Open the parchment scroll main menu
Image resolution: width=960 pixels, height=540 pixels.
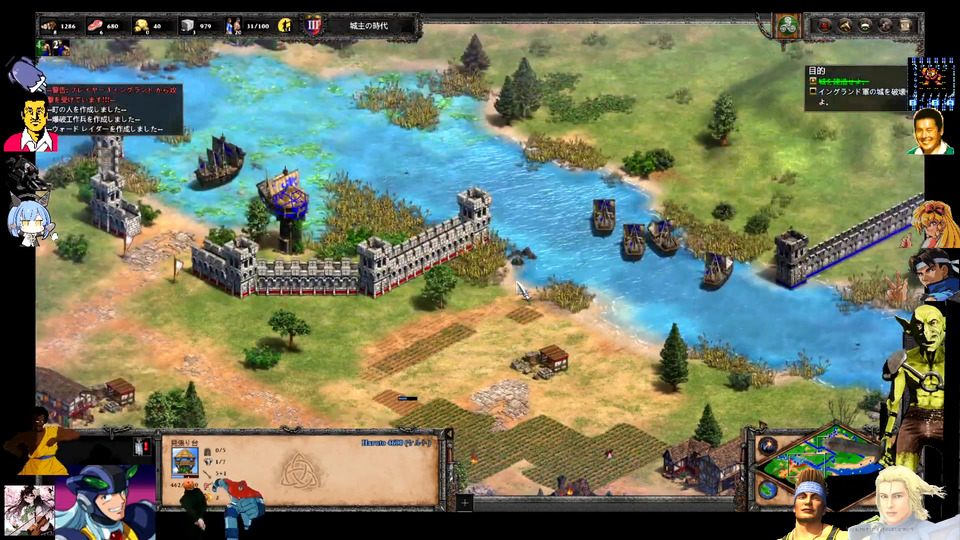pos(905,25)
